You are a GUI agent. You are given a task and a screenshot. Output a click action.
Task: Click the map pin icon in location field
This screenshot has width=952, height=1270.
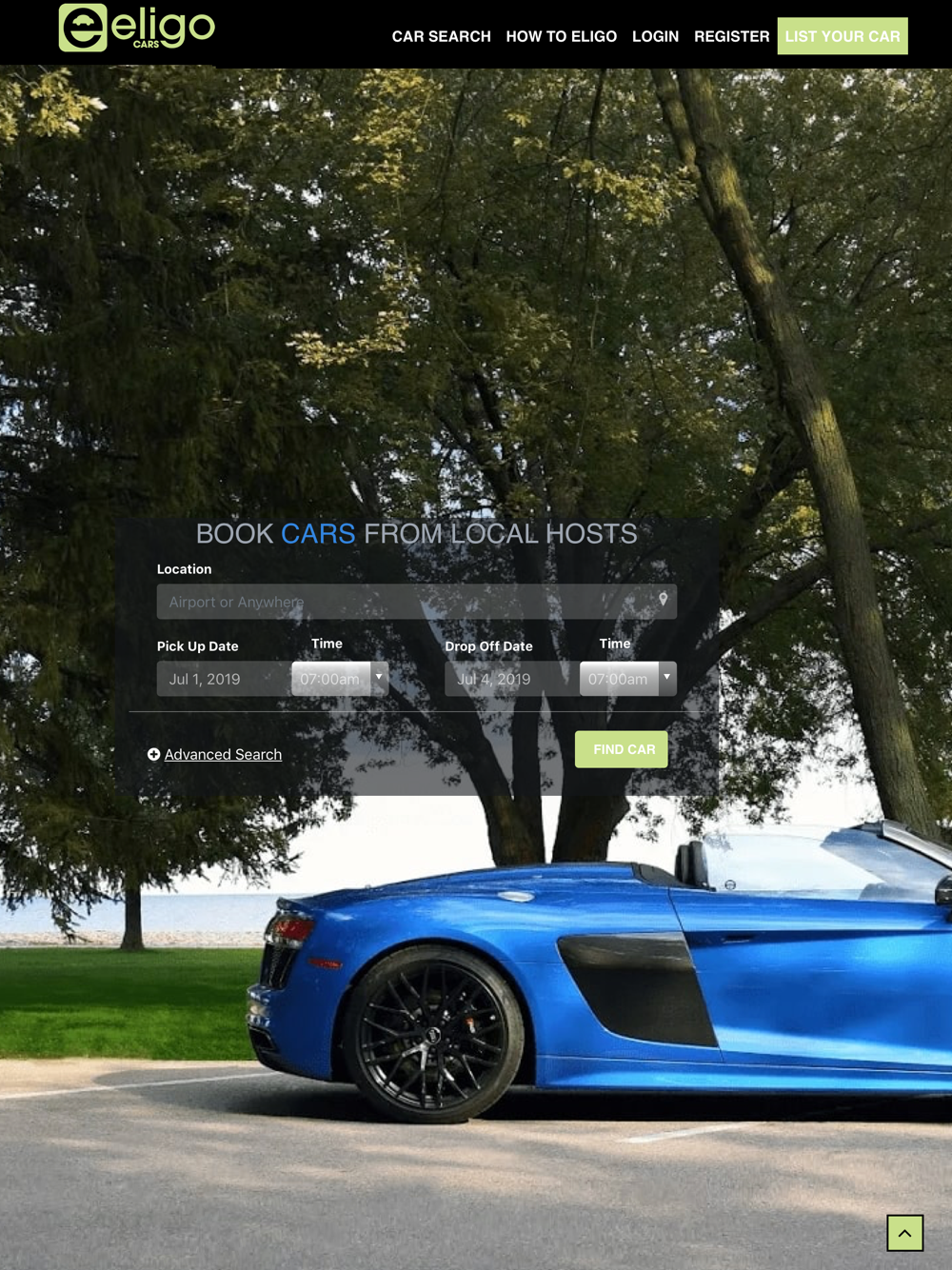664,600
